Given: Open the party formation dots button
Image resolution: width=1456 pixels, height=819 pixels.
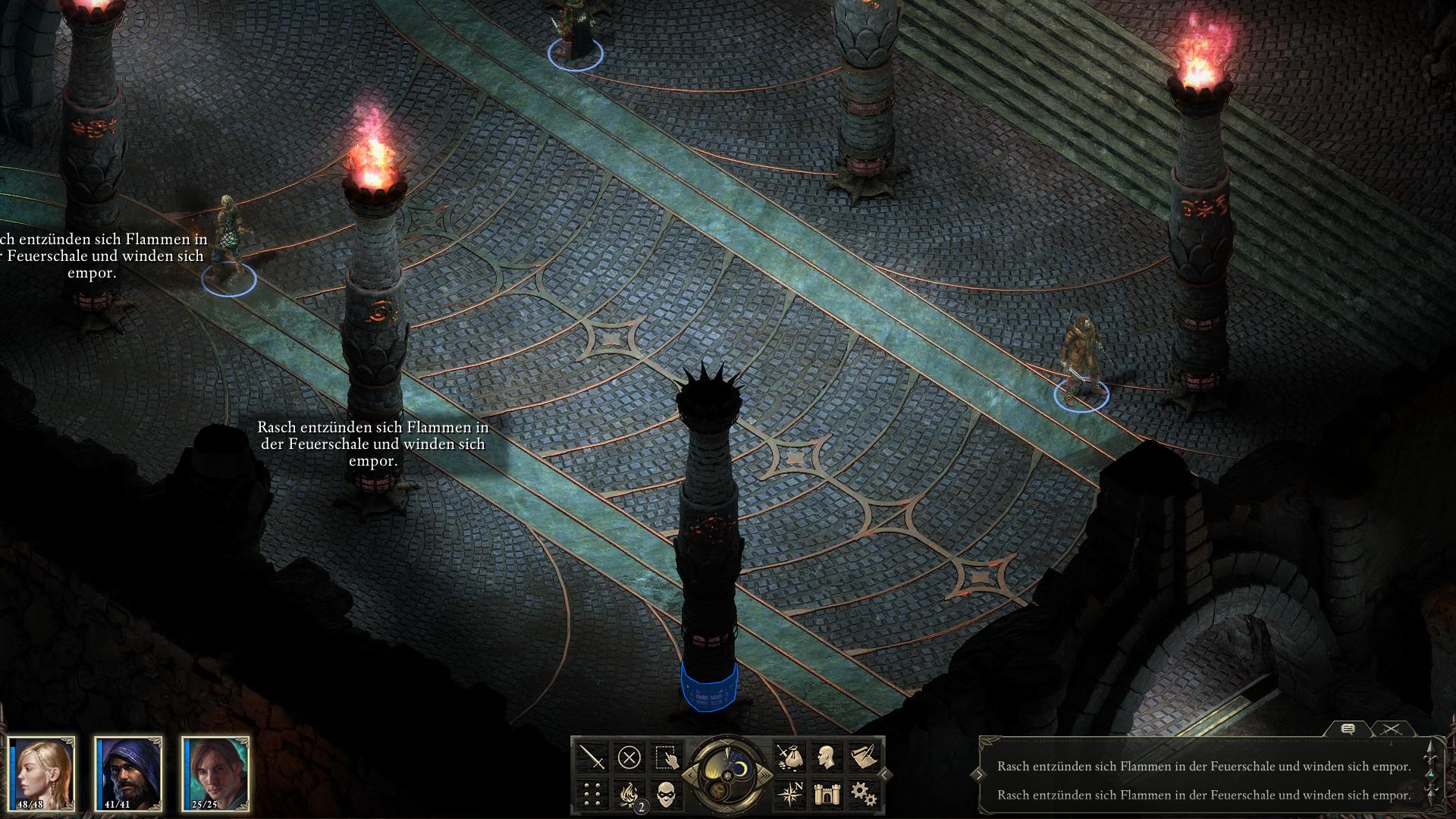Looking at the screenshot, I should (x=592, y=794).
